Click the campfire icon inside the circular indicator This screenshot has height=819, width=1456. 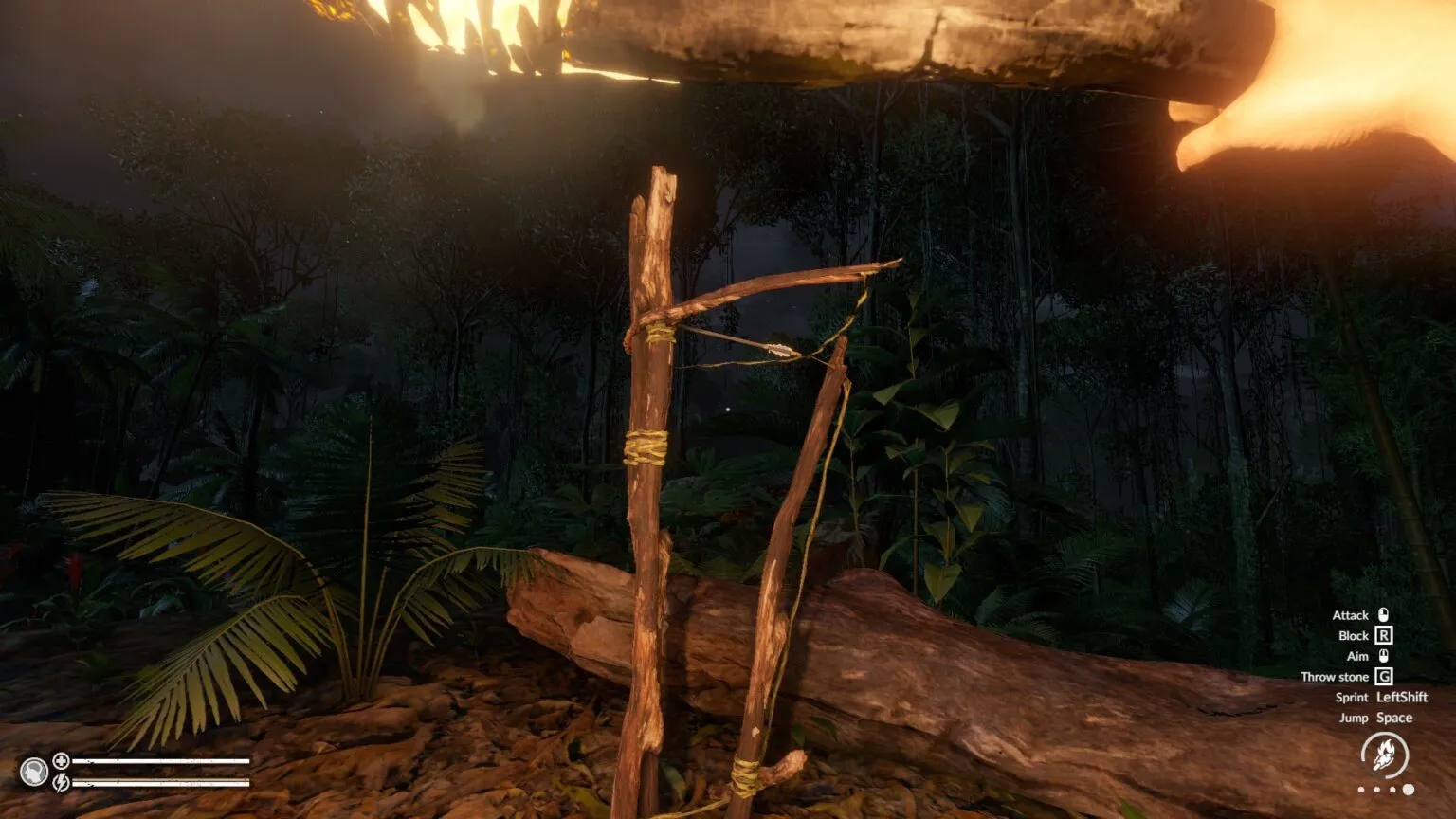1385,754
